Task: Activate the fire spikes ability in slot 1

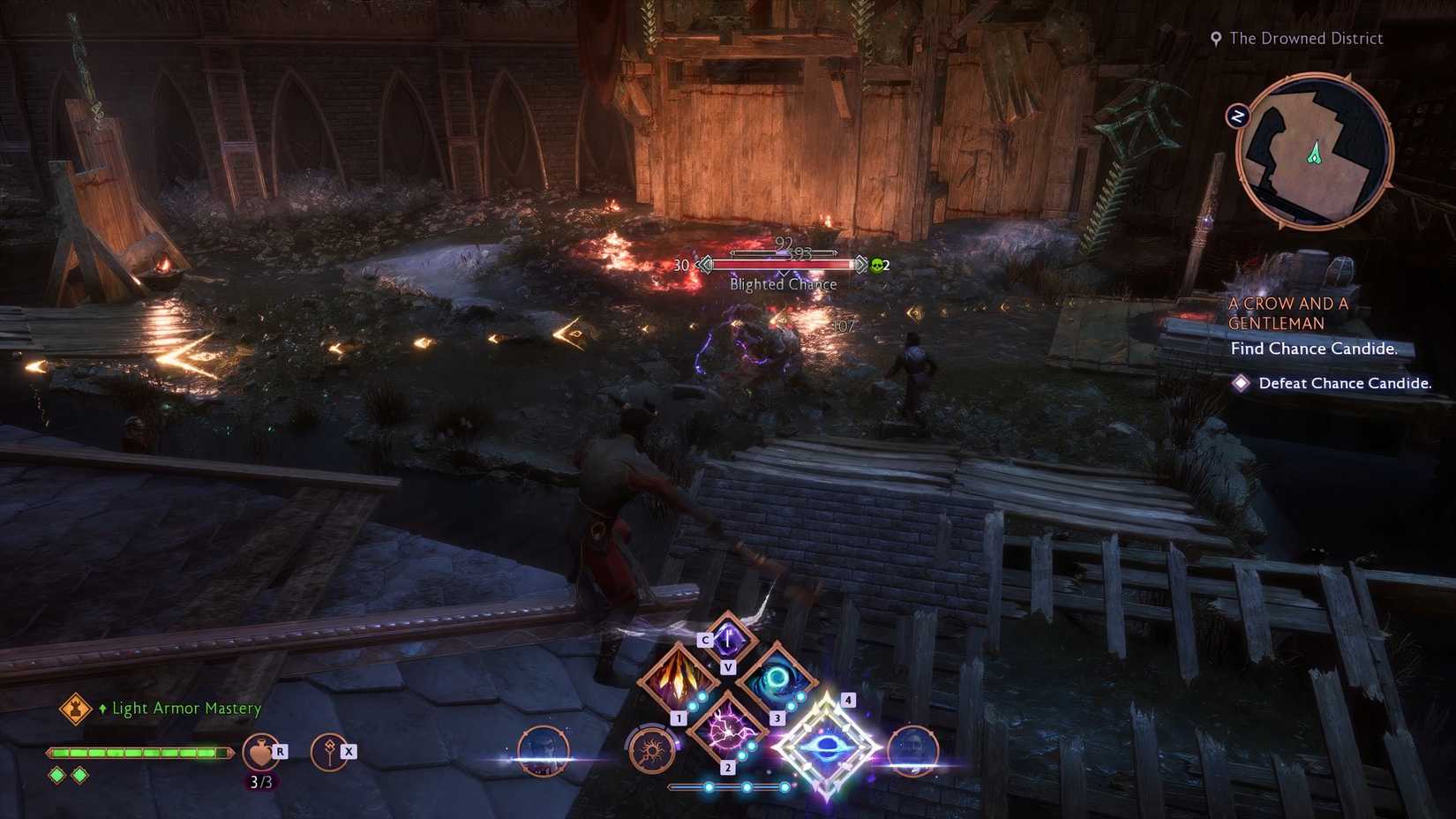Action: coord(678,680)
